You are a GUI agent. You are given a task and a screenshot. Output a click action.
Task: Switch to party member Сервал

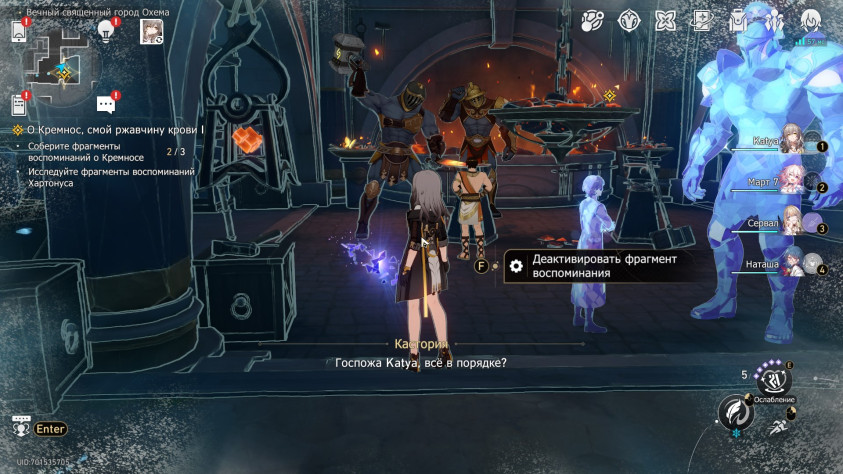coord(790,224)
